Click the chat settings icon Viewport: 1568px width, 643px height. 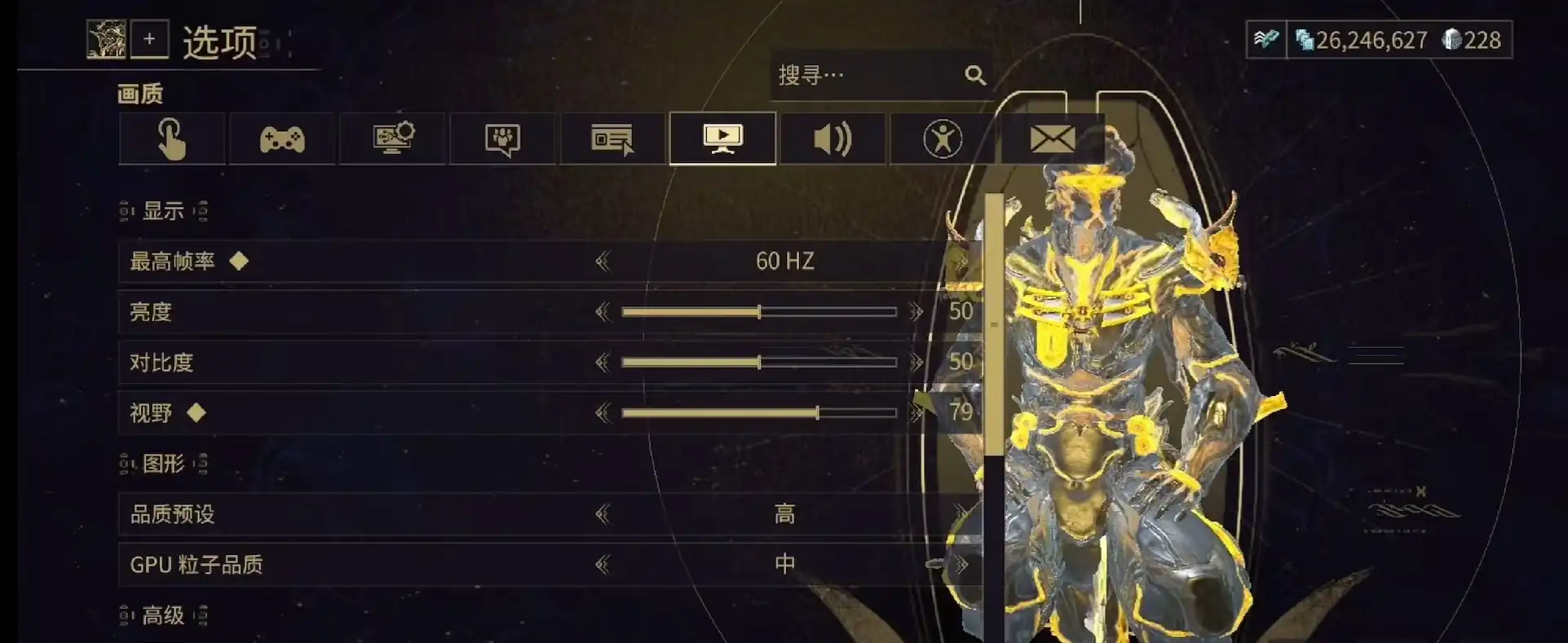[x=502, y=139]
